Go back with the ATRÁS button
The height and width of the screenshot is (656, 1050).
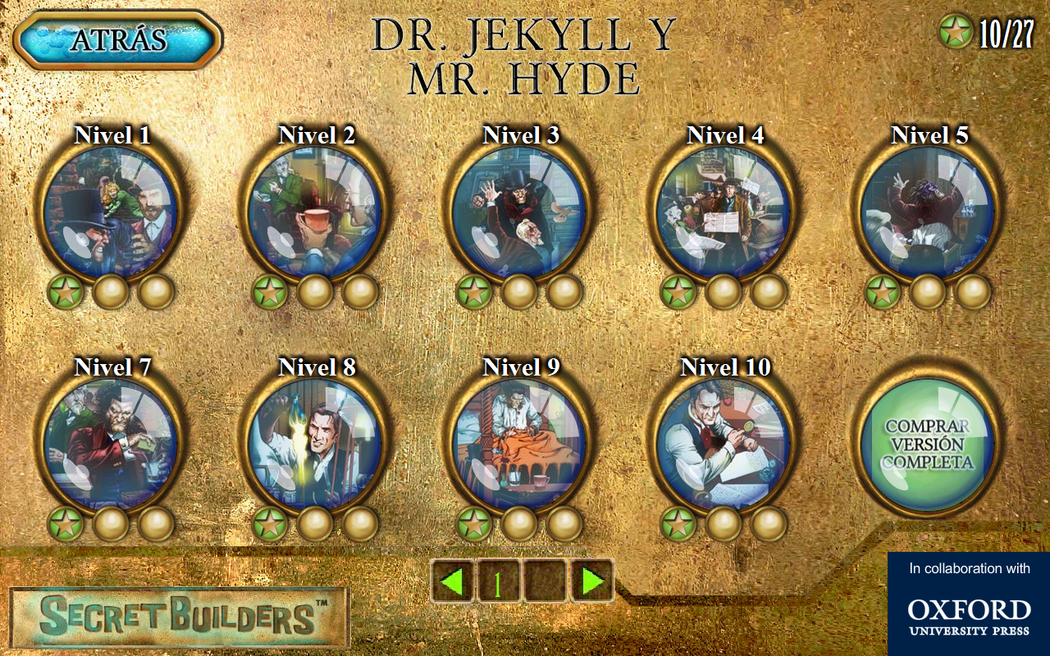118,40
